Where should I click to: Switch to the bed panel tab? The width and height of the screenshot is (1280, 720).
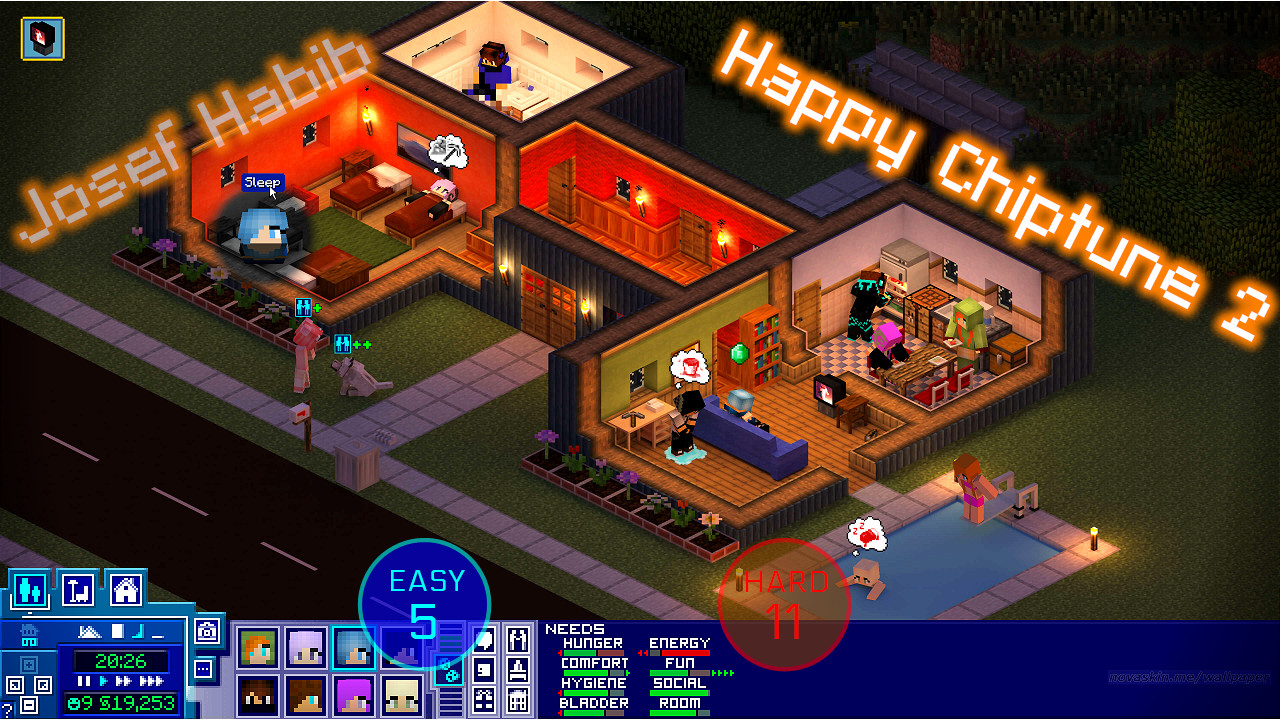click(x=518, y=670)
